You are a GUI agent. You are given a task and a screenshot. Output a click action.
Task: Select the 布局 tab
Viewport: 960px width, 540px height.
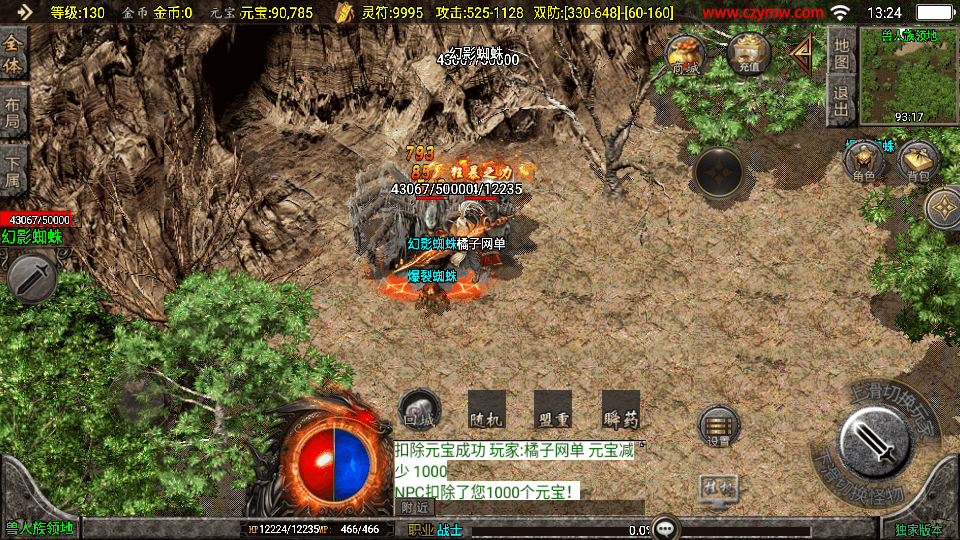pyautogui.click(x=13, y=111)
